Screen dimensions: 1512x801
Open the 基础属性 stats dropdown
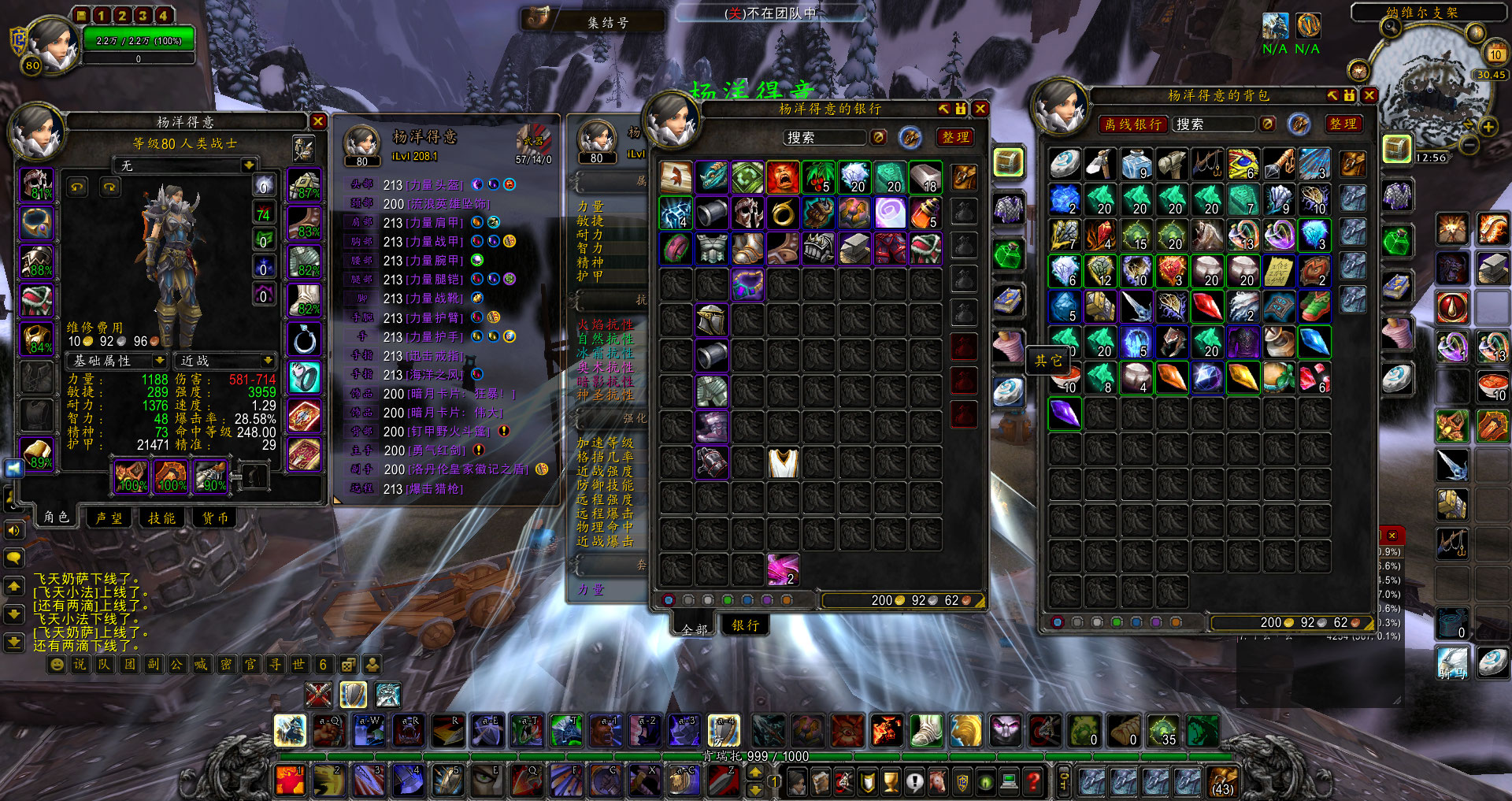pos(118,361)
